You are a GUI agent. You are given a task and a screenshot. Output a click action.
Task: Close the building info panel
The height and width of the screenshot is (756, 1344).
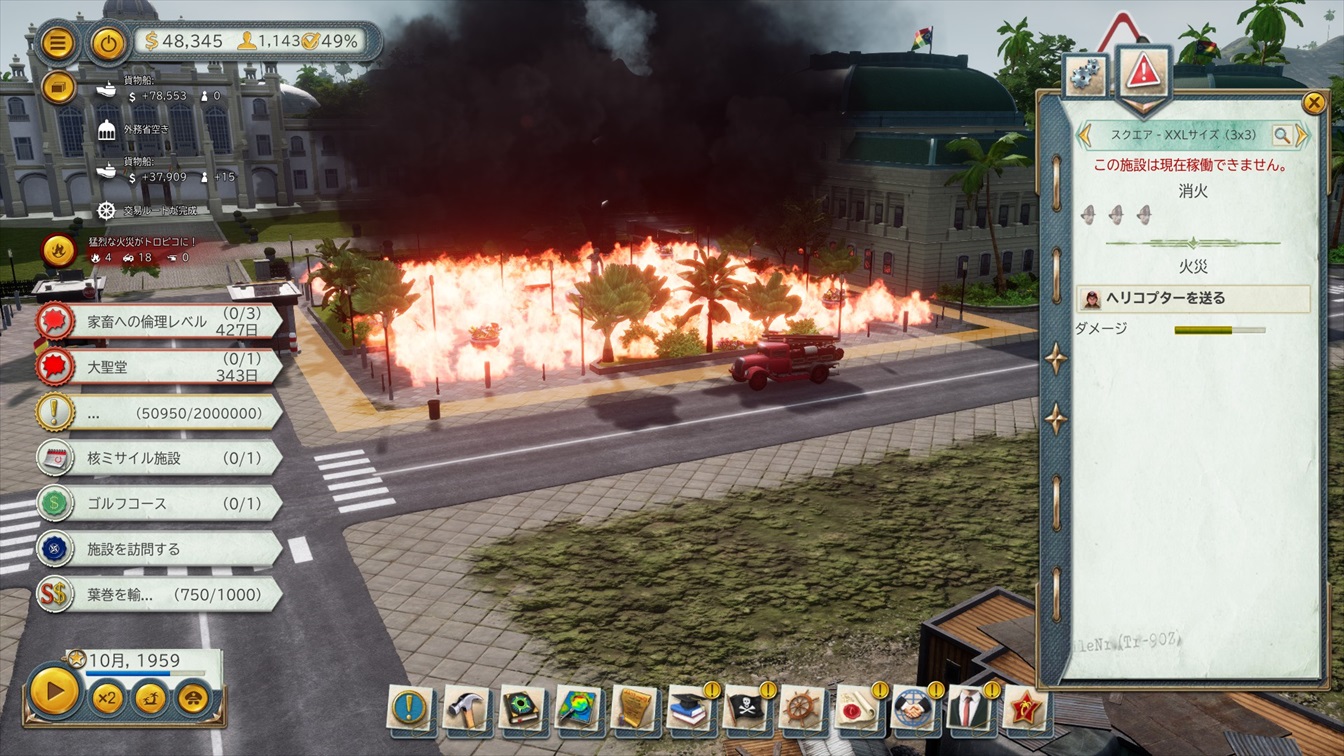(x=1313, y=102)
